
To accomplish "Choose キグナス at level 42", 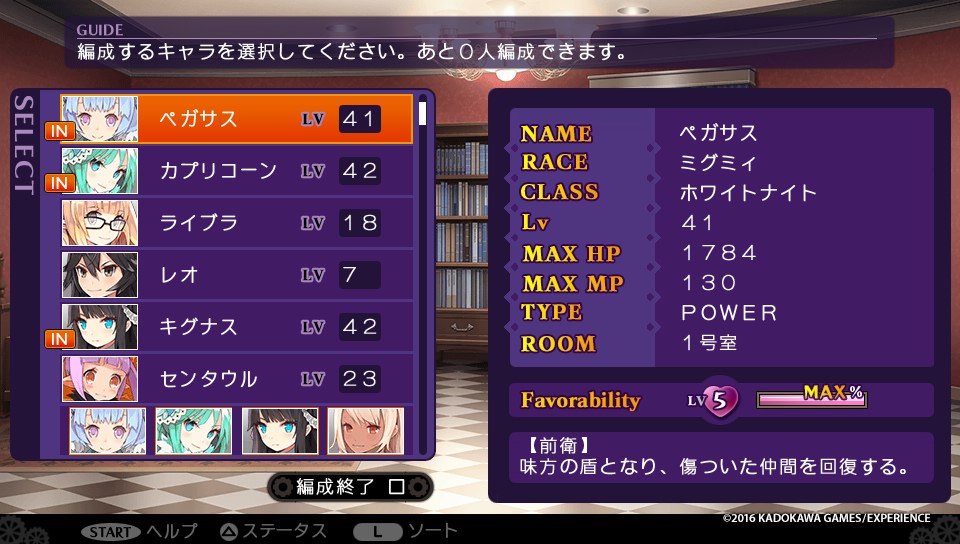I will (x=237, y=327).
